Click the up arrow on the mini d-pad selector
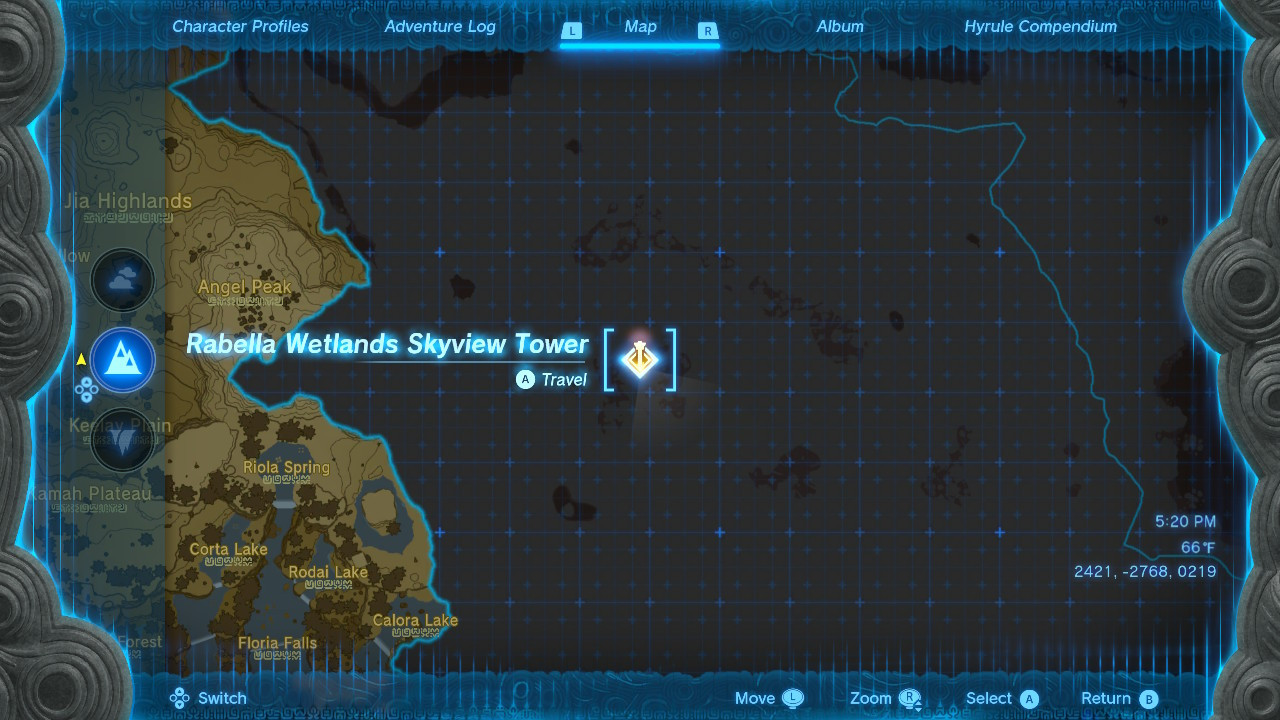Screen dimensions: 1280x720 (x=86, y=381)
